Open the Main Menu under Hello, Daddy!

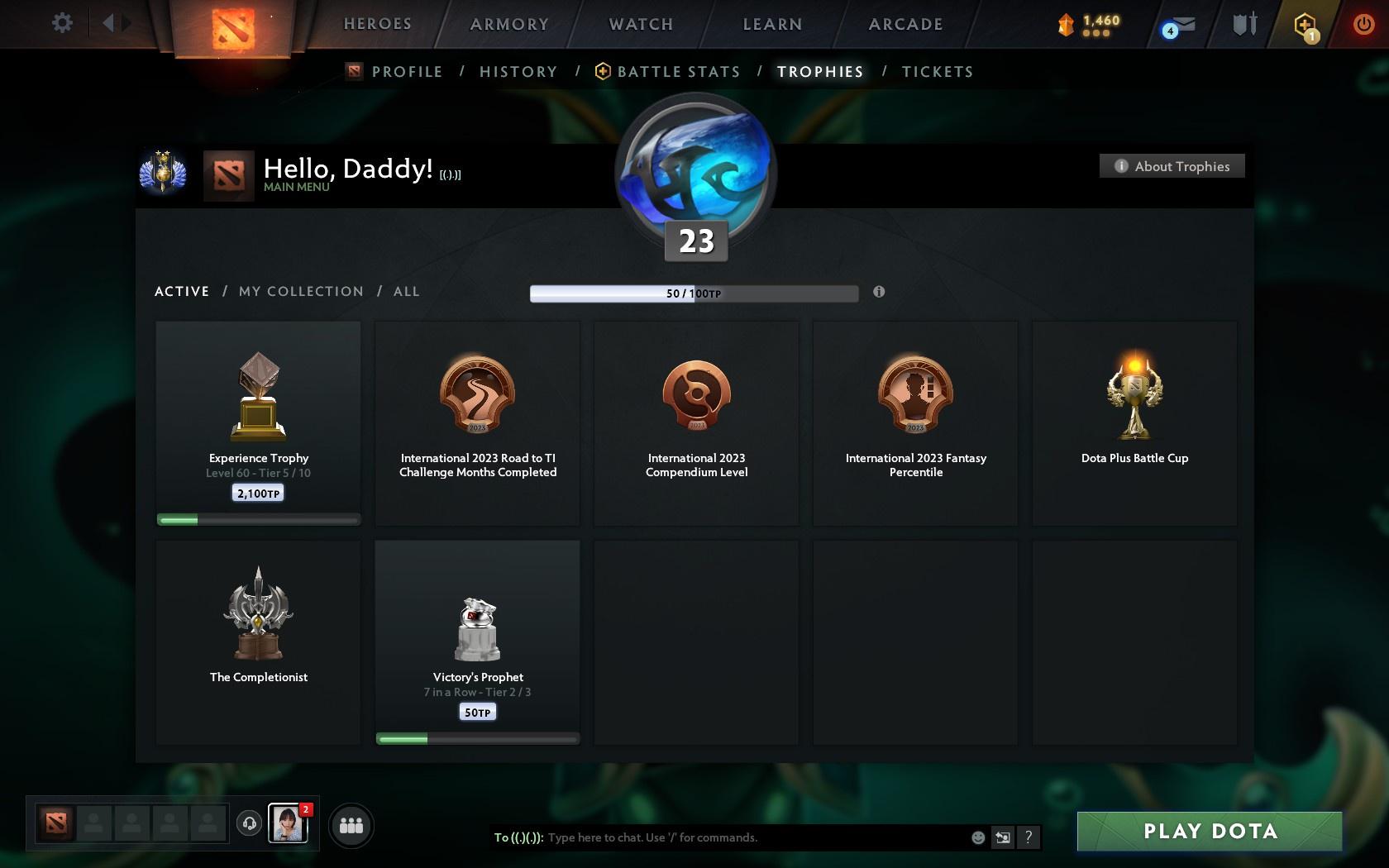[x=295, y=187]
